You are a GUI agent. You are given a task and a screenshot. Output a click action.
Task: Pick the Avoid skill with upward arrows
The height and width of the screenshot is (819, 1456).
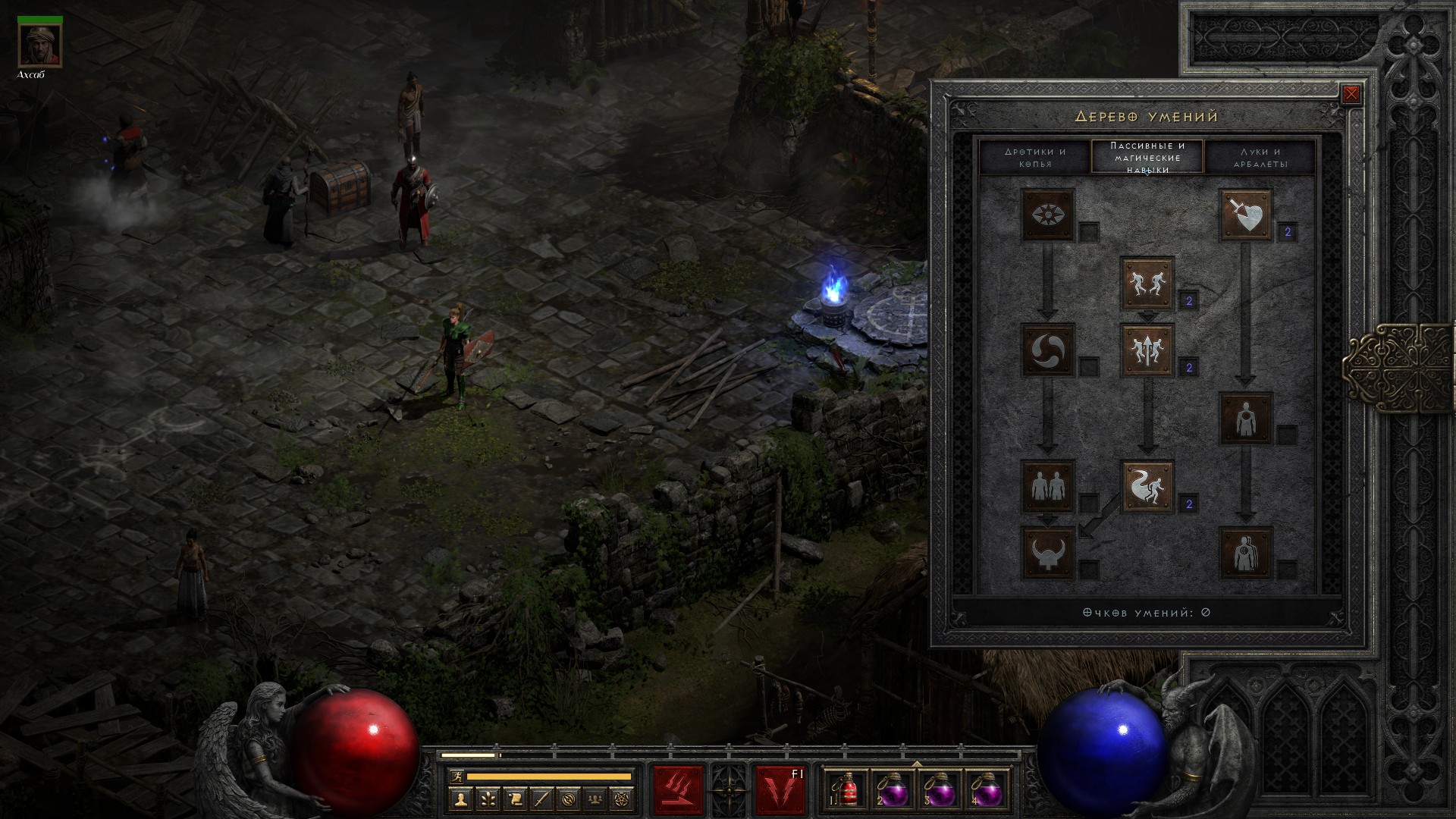(1147, 350)
